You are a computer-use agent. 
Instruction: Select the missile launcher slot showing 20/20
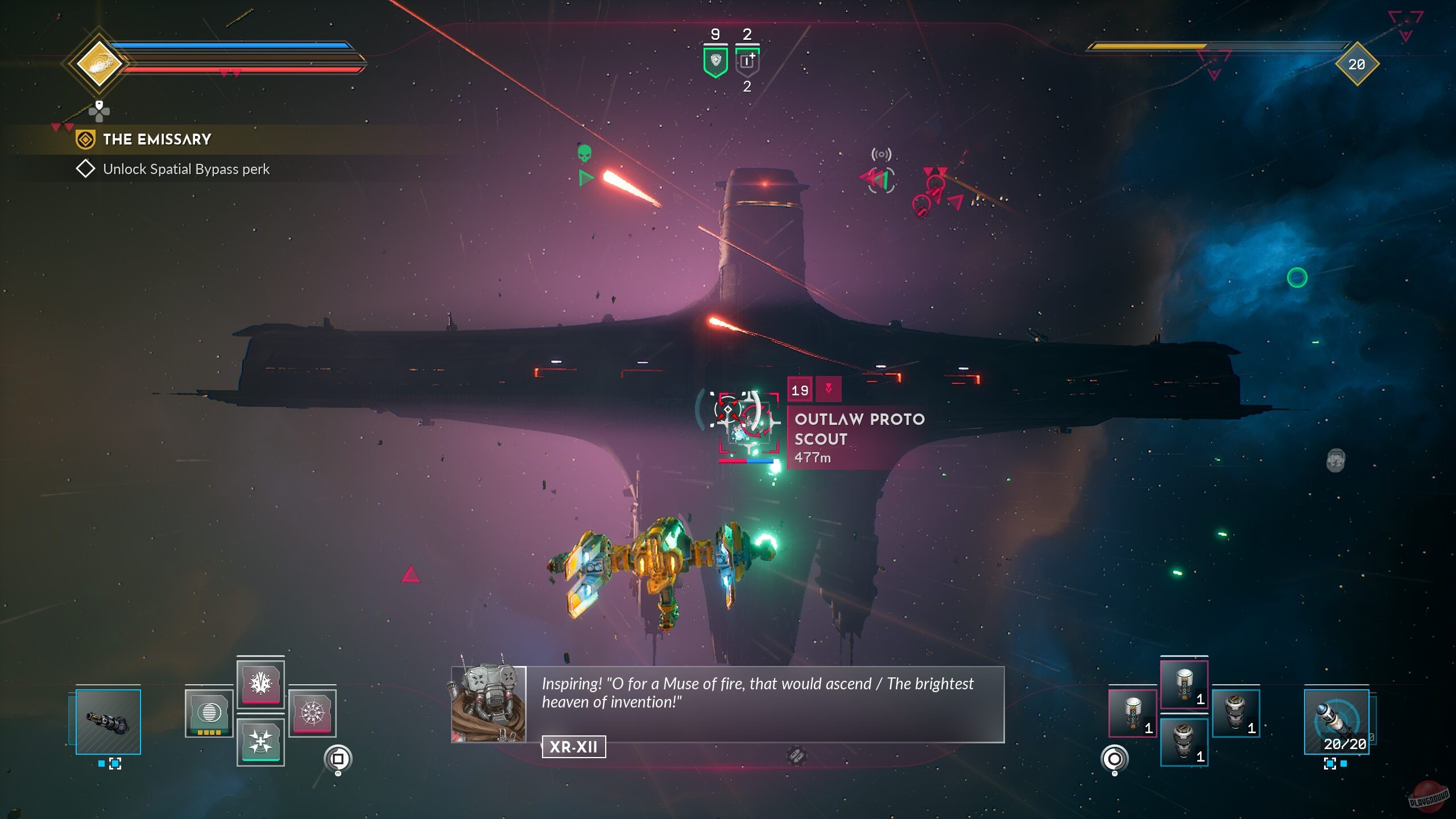[x=1336, y=721]
